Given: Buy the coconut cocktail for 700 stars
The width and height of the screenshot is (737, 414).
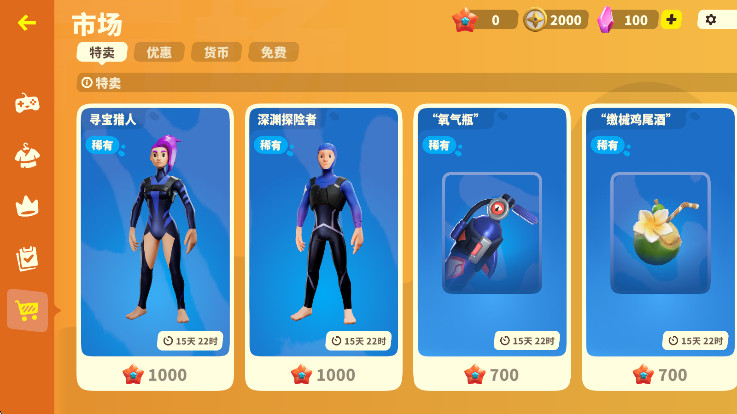Looking at the screenshot, I should point(659,375).
